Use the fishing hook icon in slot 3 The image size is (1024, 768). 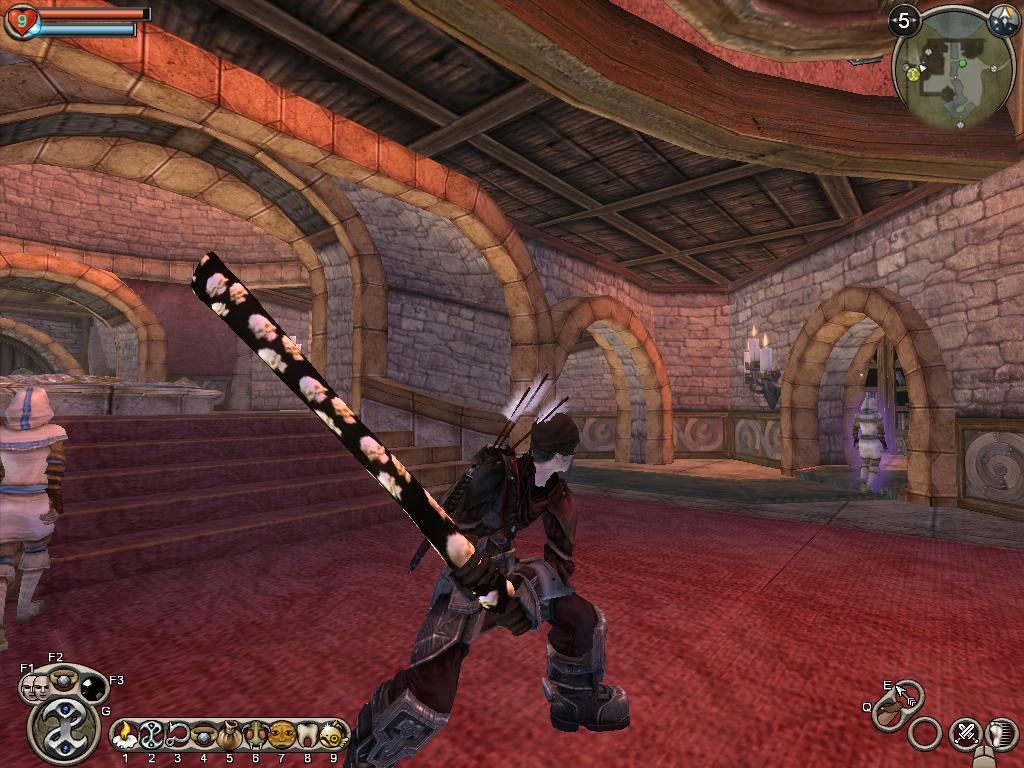coord(178,735)
